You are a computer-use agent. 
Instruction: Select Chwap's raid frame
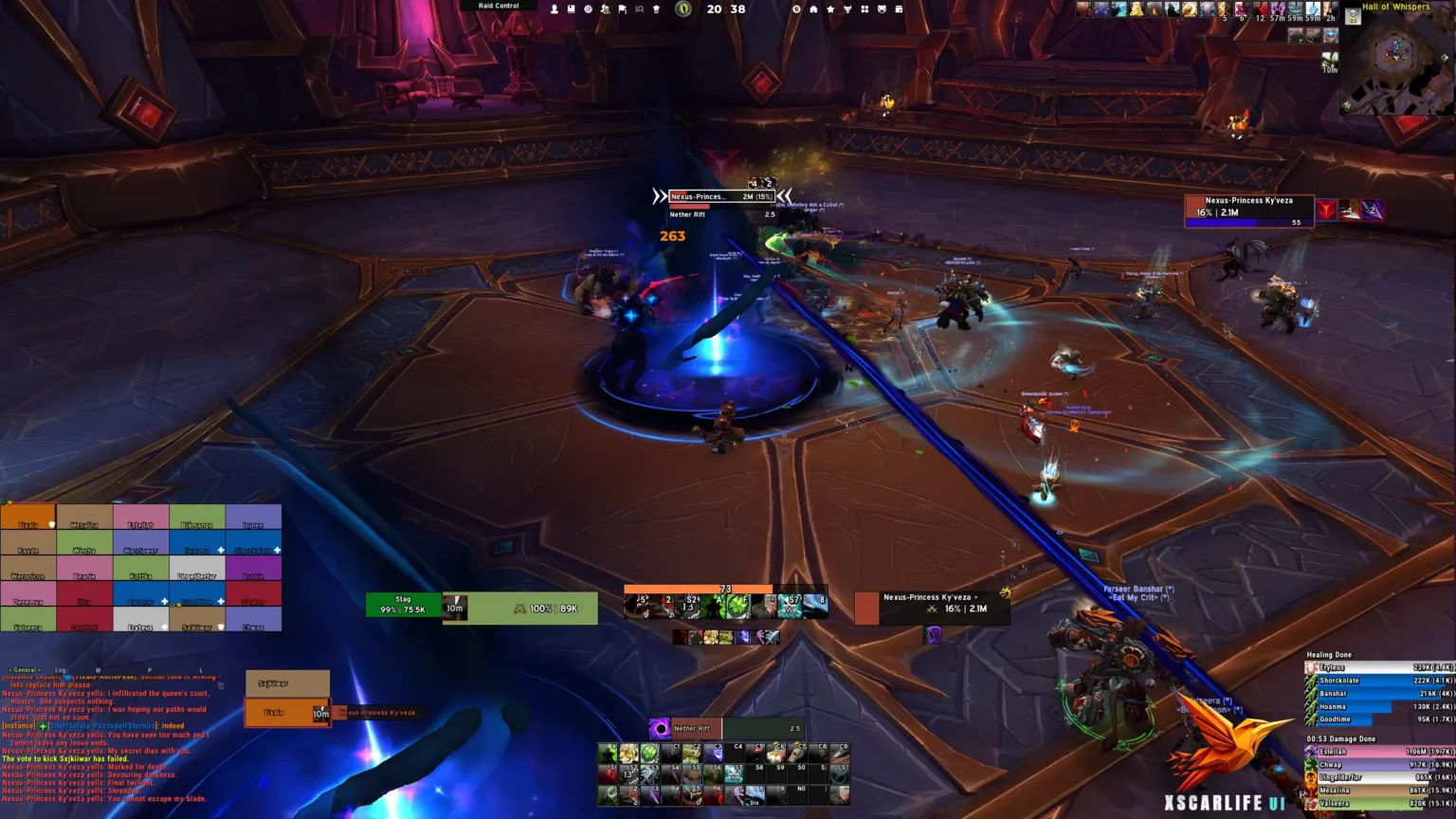pos(253,620)
